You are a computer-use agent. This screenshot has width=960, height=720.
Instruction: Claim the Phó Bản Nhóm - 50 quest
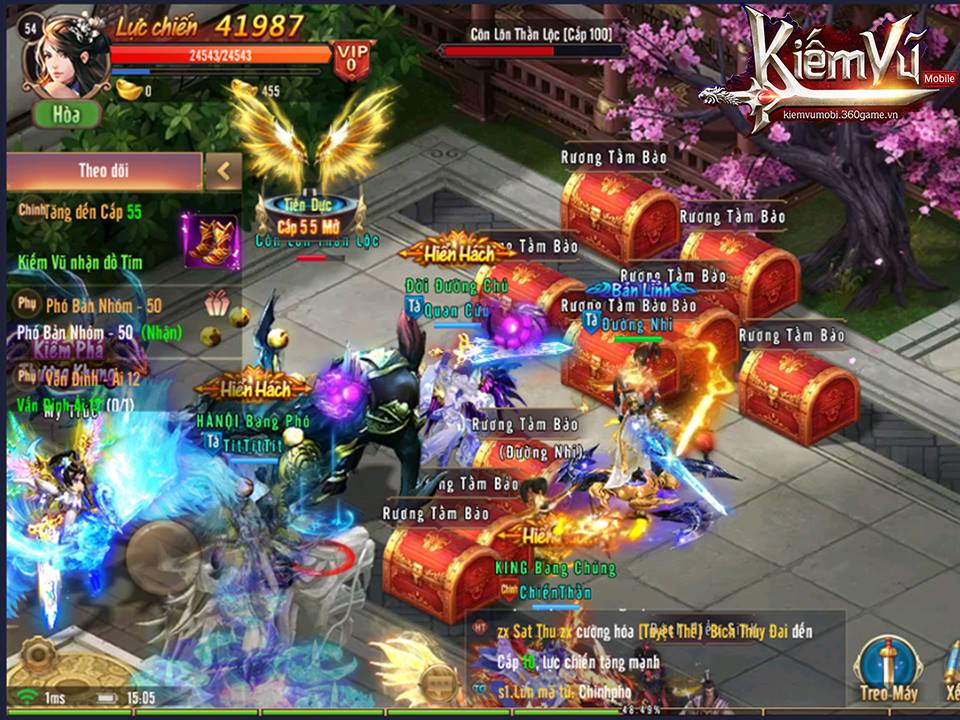point(100,331)
